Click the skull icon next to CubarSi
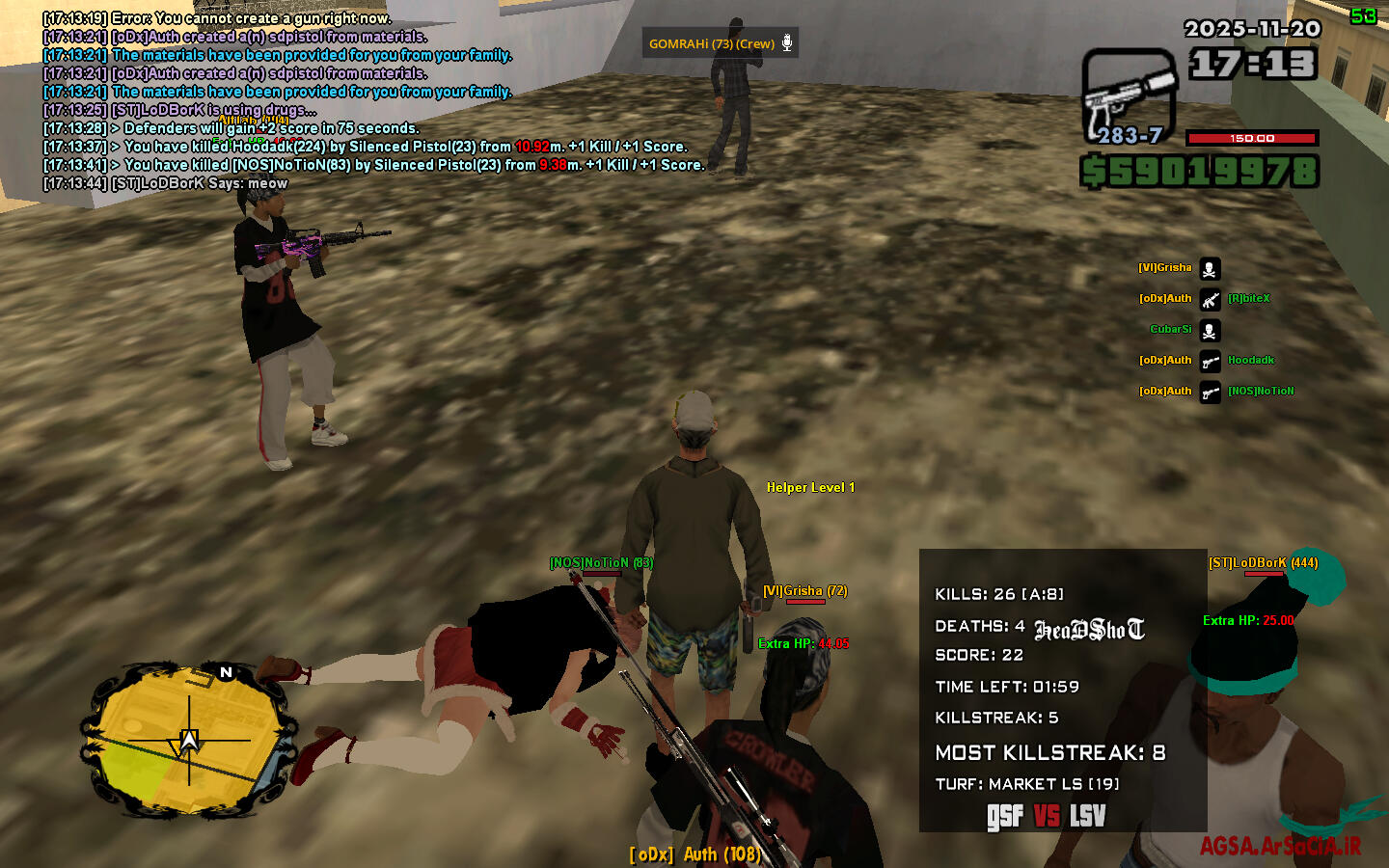 (1210, 331)
